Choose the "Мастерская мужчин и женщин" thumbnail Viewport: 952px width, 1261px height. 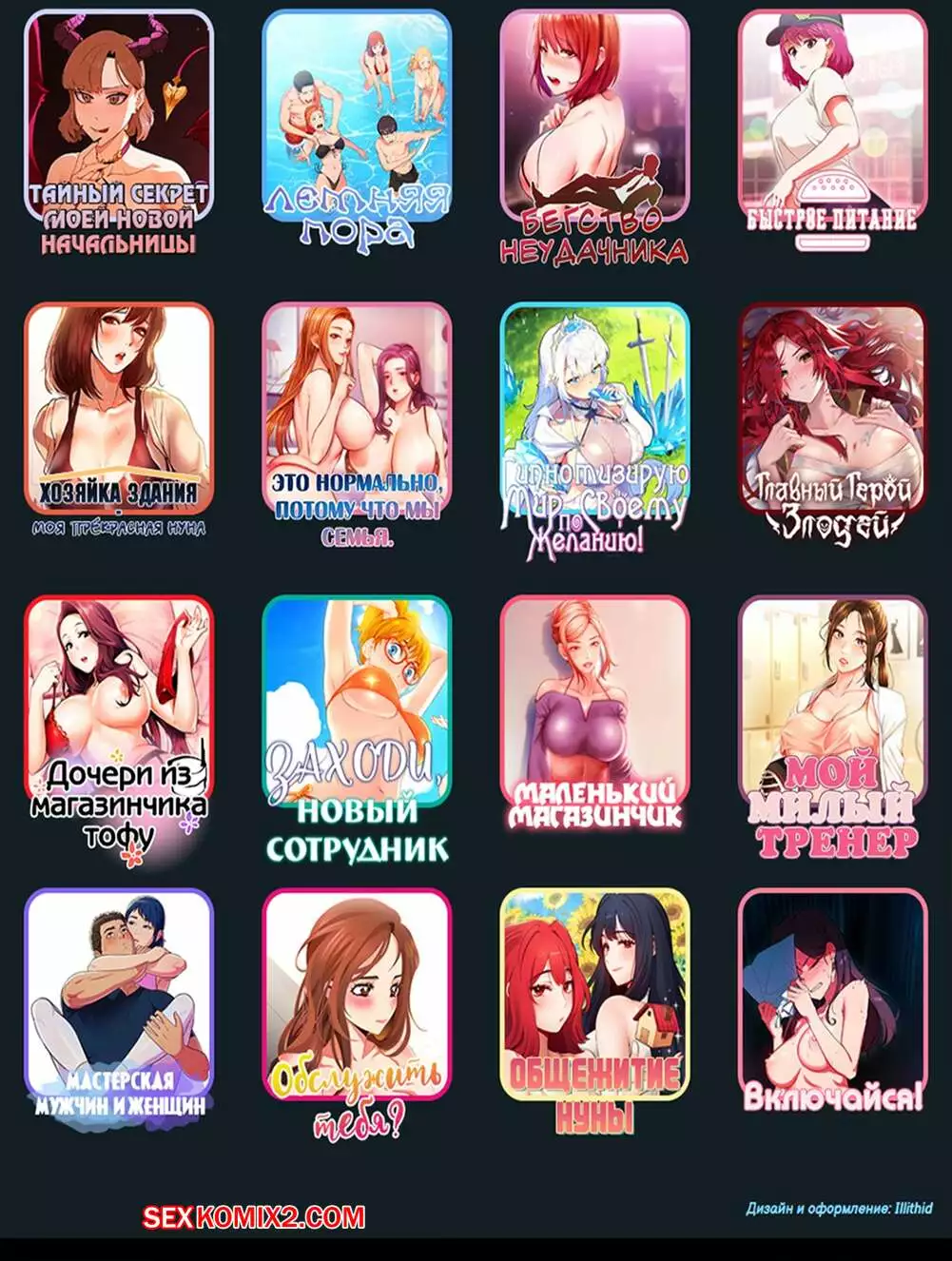119,994
